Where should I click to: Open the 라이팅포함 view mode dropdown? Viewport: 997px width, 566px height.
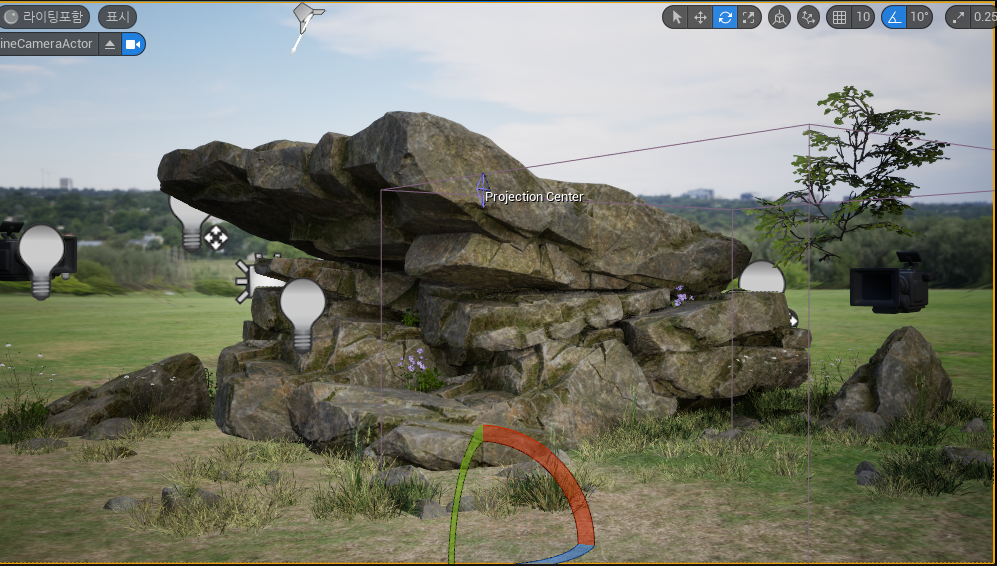pos(46,17)
